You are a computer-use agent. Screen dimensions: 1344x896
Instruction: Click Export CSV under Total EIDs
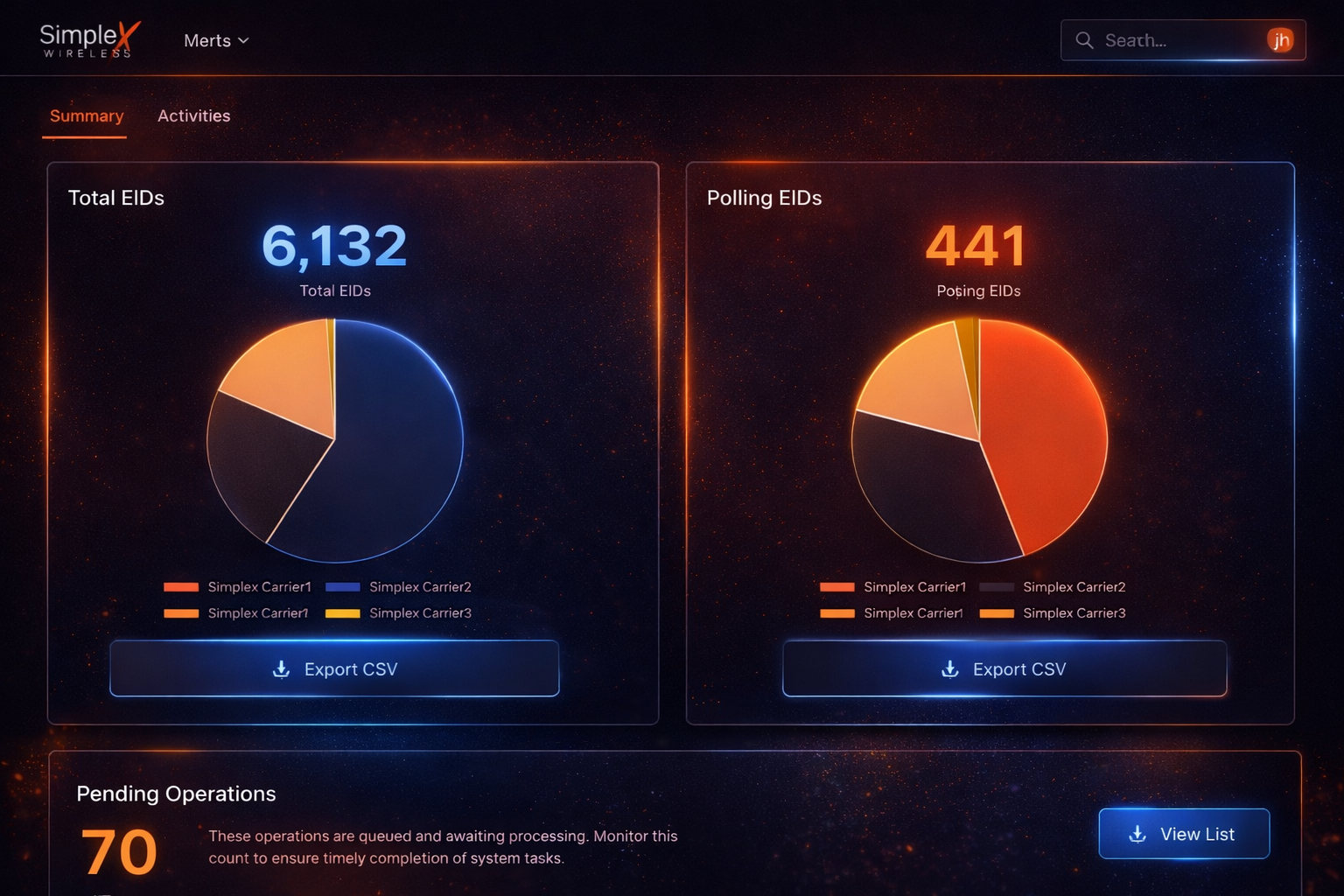pos(334,668)
